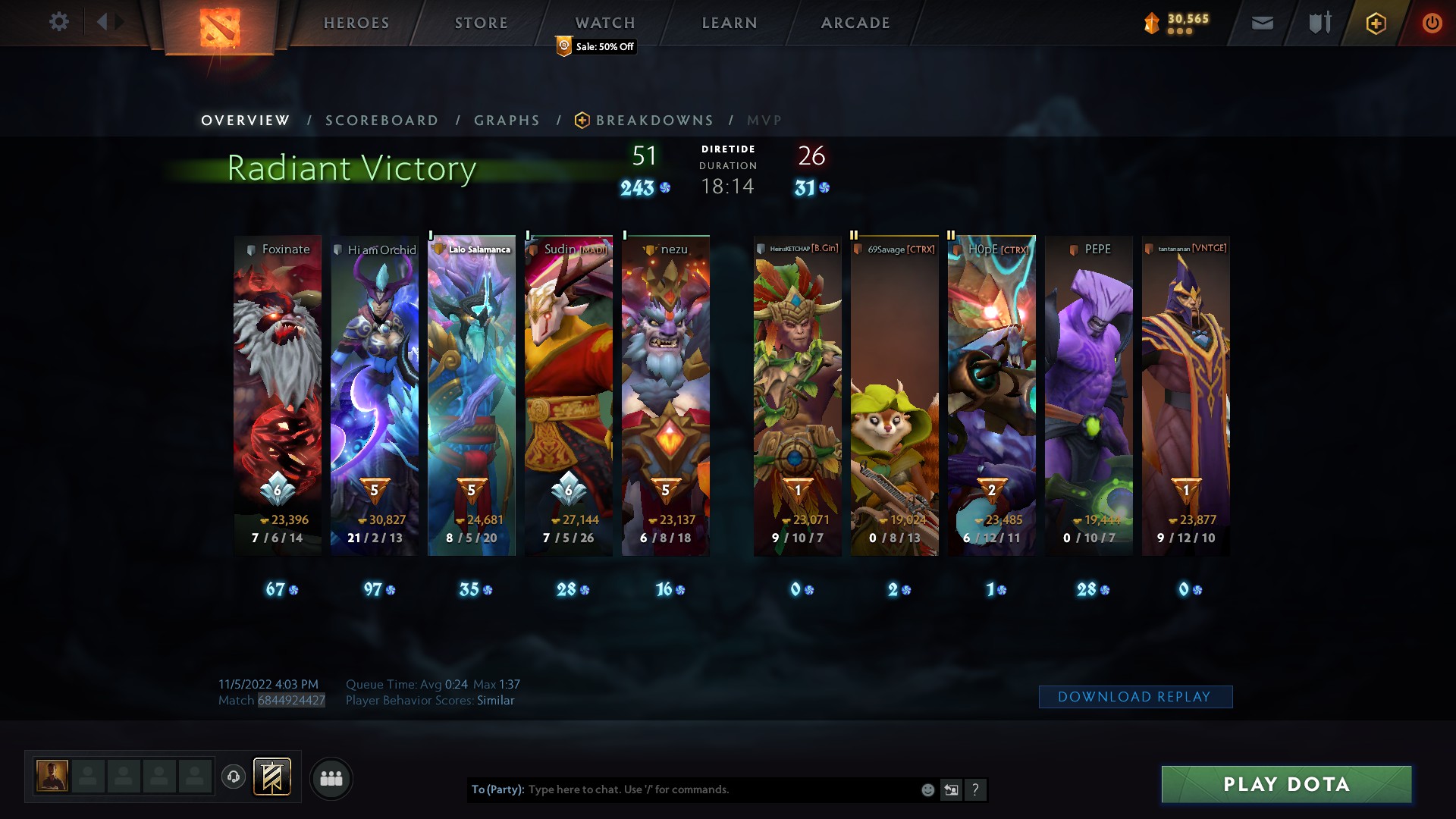Open the chat help question mark icon
1456x819 pixels.
976,789
